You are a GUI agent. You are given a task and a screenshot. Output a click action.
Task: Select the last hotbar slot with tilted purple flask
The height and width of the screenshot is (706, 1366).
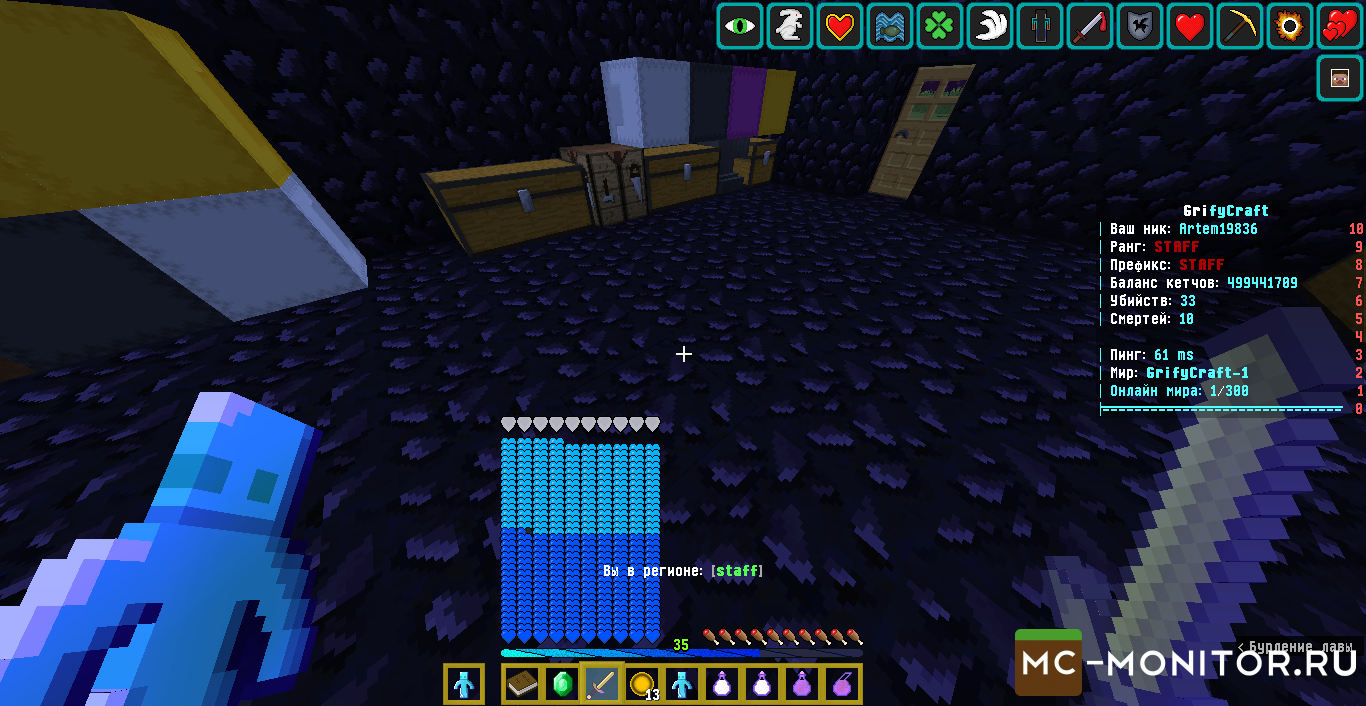pyautogui.click(x=842, y=685)
